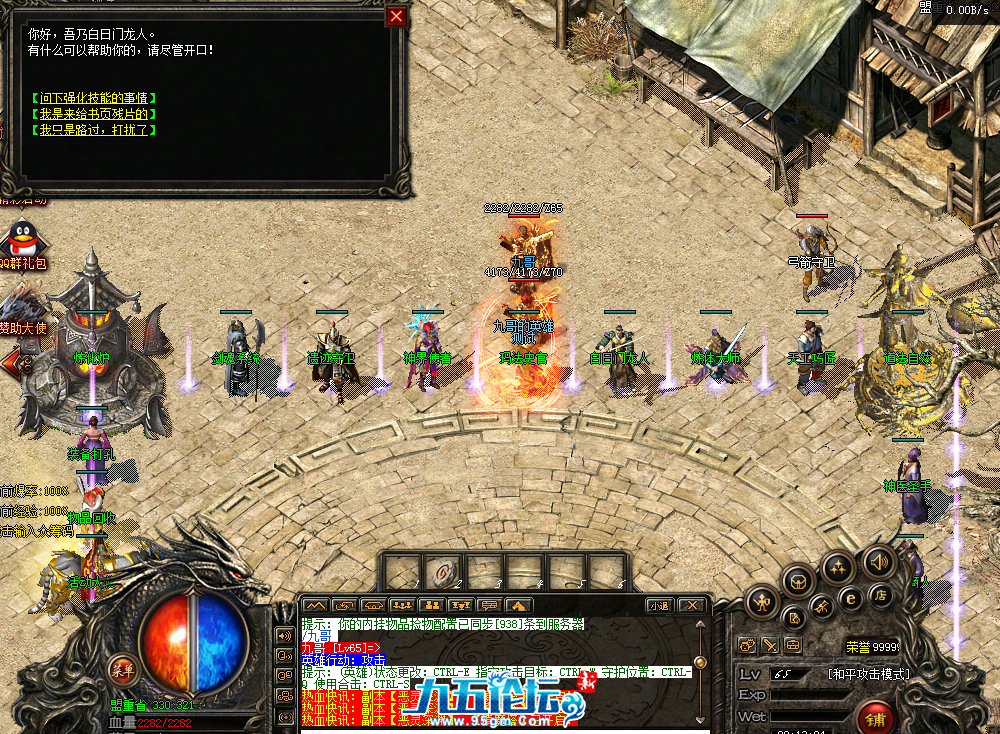This screenshot has width=1000, height=734.
Task: Open the red 铺 stall button
Action: (x=875, y=718)
